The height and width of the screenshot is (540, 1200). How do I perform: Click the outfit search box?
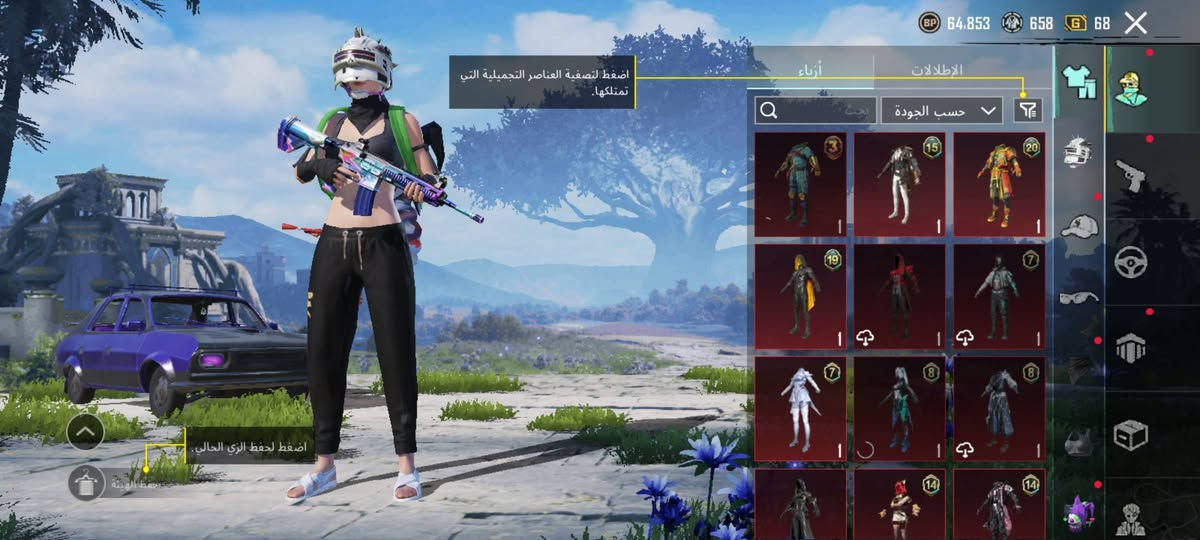click(815, 111)
